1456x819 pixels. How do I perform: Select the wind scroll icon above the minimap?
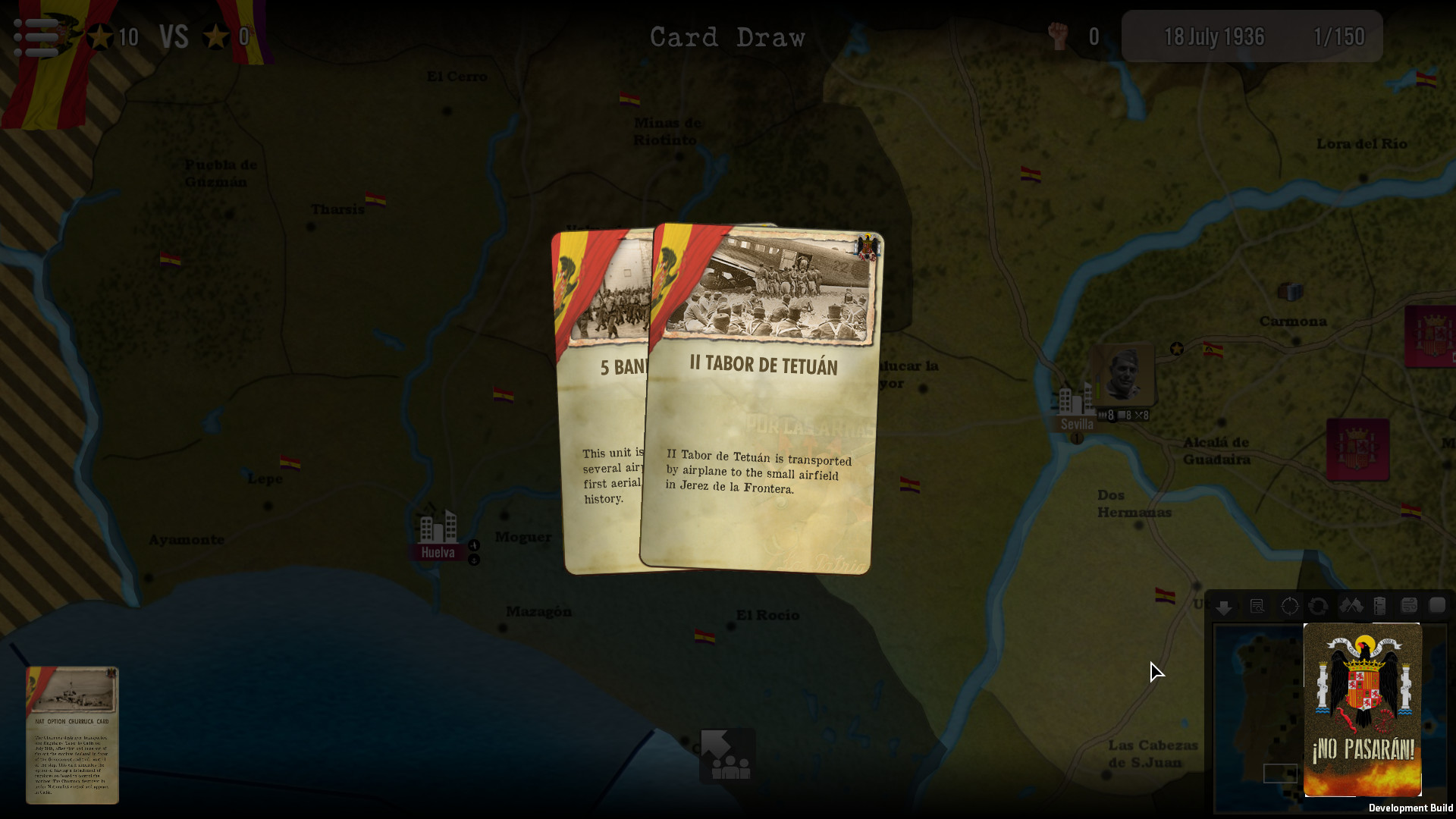1407,606
